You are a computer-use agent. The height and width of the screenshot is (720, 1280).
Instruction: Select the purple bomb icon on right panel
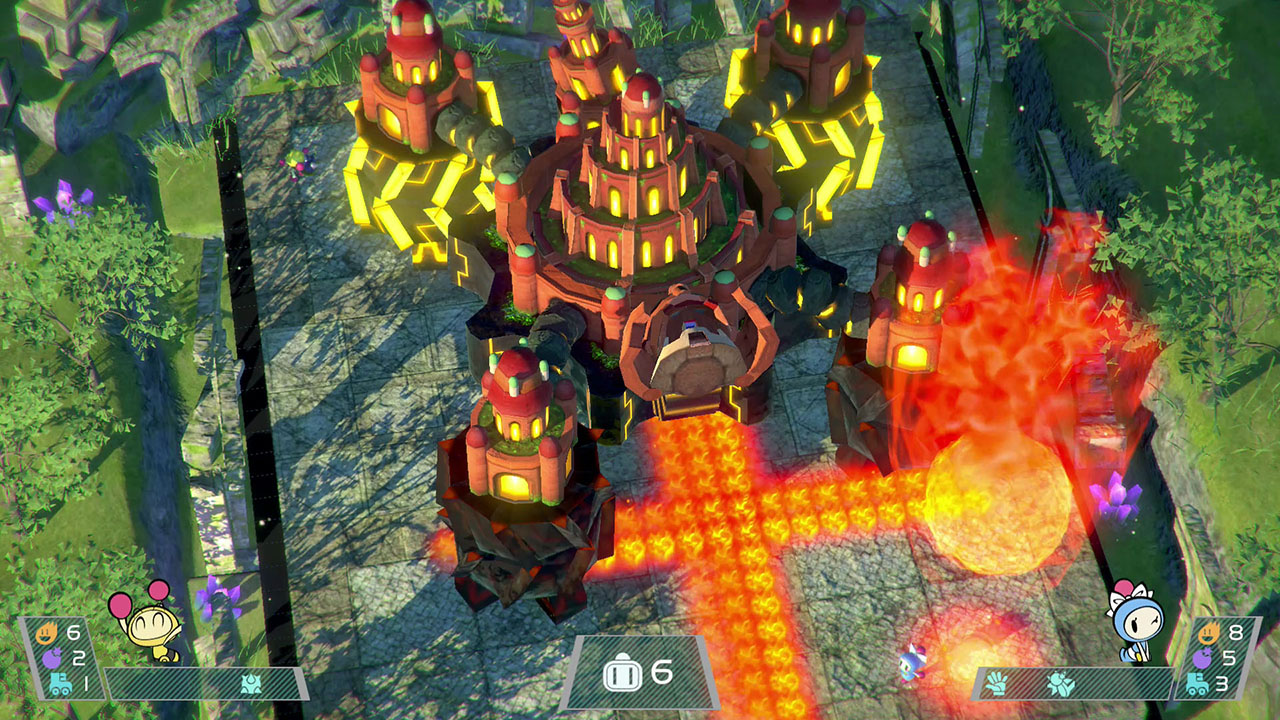pos(1203,656)
